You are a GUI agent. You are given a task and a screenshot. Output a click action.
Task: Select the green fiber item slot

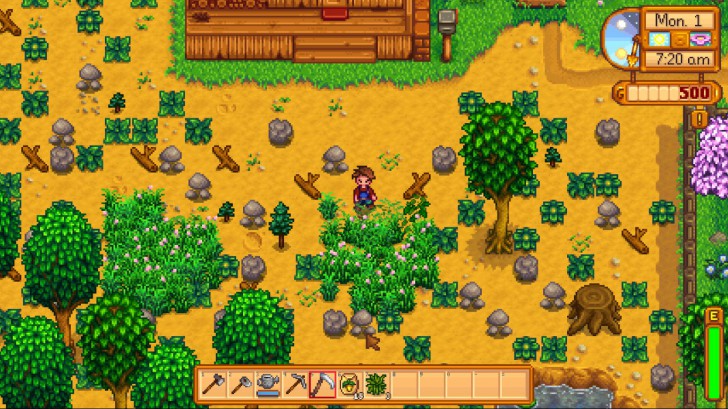click(x=377, y=383)
